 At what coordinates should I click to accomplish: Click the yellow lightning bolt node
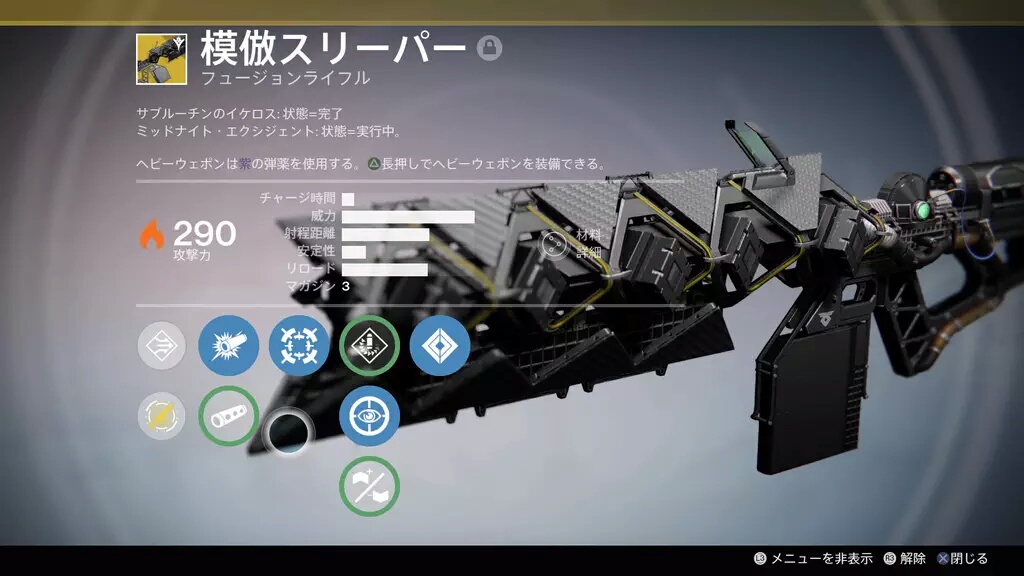click(162, 416)
